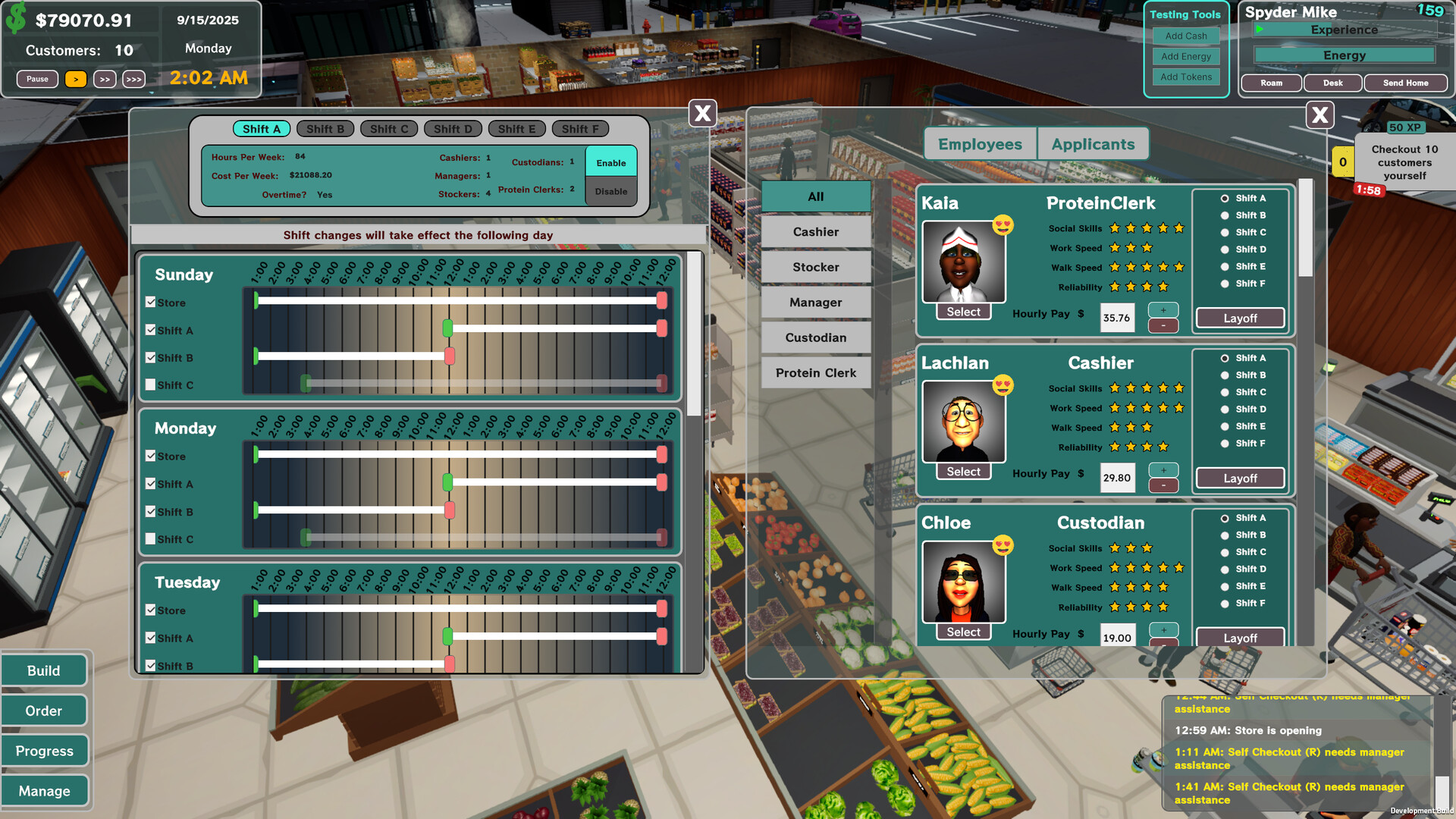Increase Chloe's hourly pay with the plus stepper
This screenshot has width=1456, height=819.
[1163, 628]
